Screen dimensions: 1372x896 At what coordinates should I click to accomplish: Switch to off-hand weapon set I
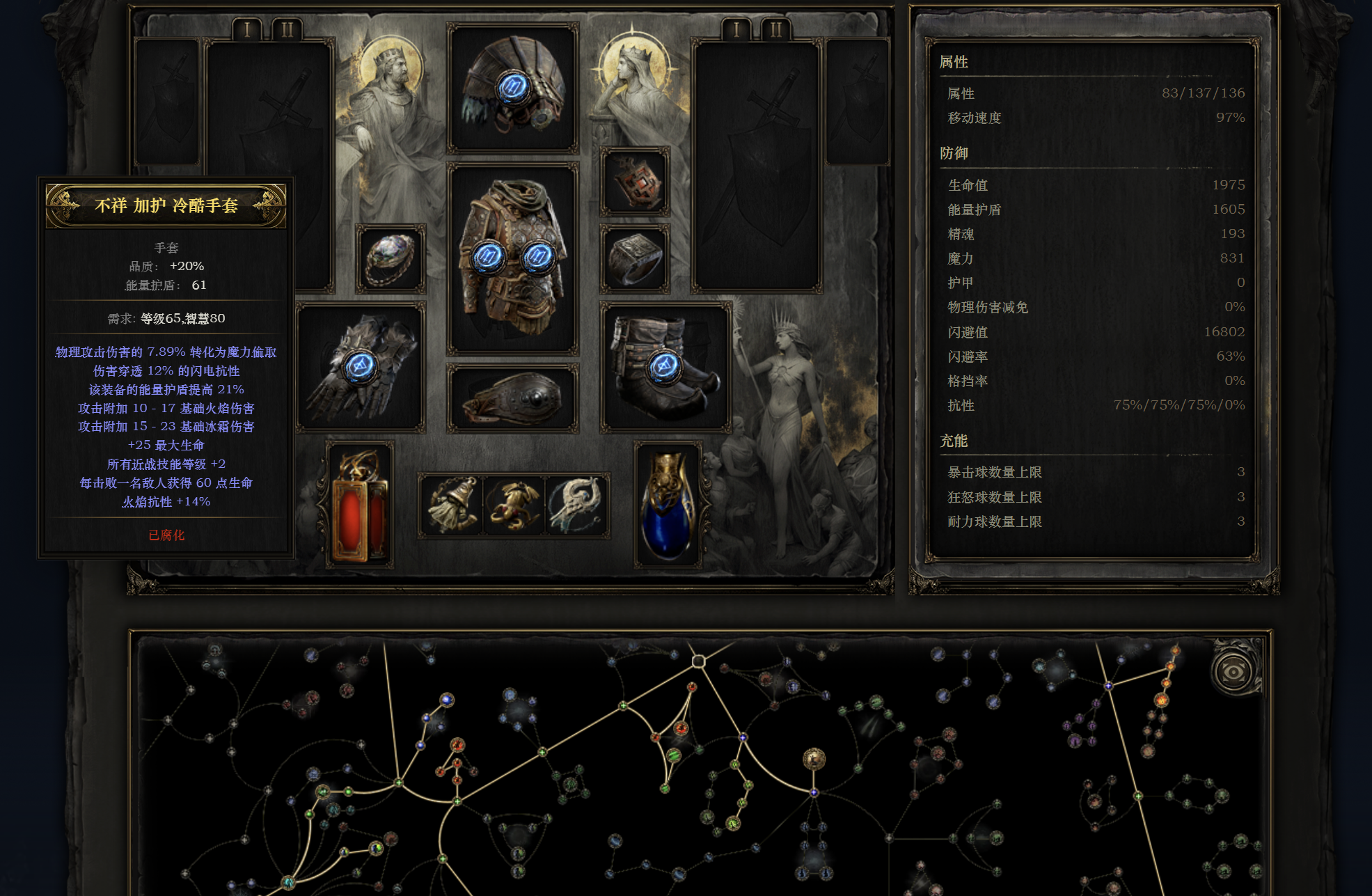[736, 30]
